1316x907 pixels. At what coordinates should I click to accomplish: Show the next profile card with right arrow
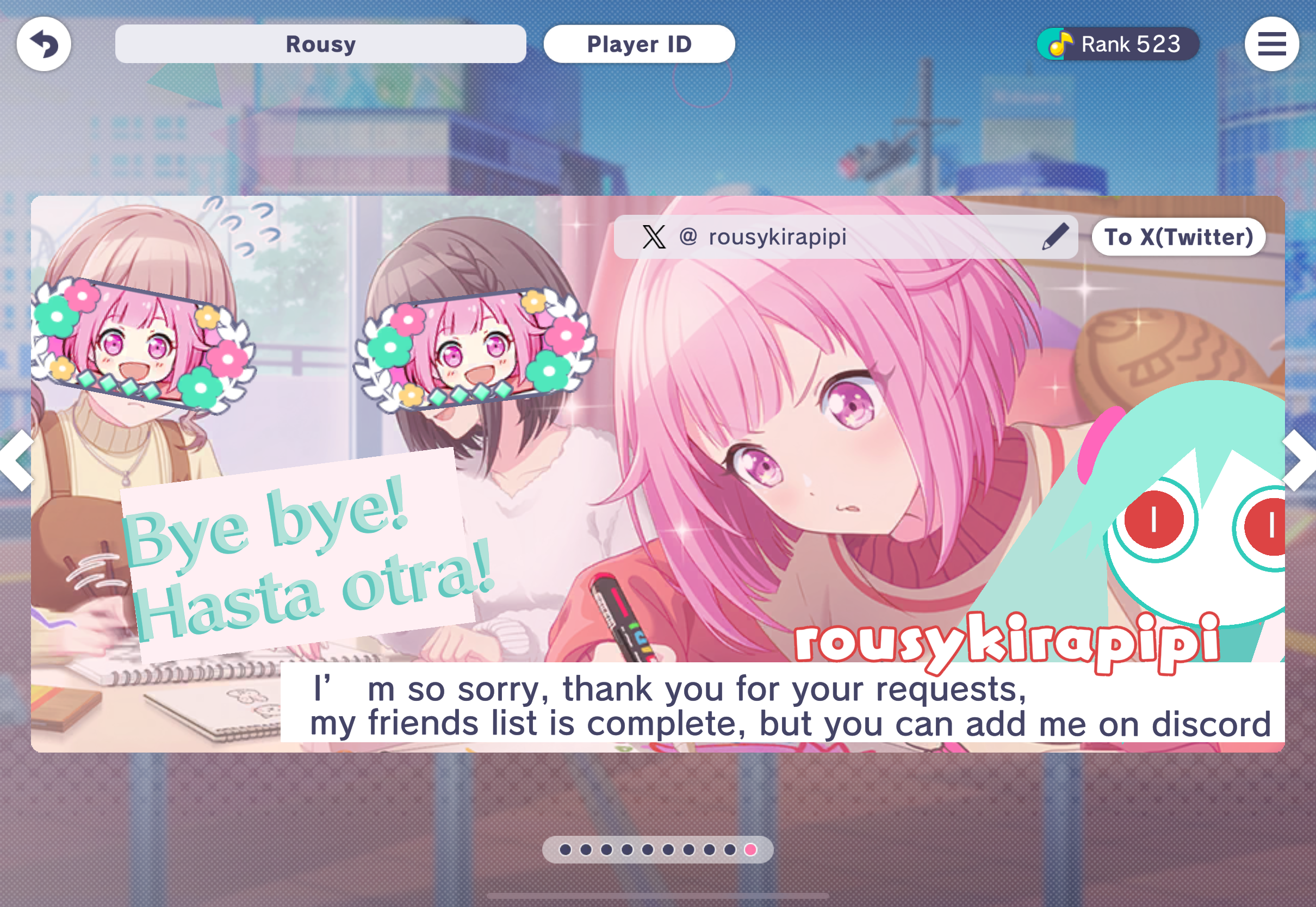click(1299, 461)
